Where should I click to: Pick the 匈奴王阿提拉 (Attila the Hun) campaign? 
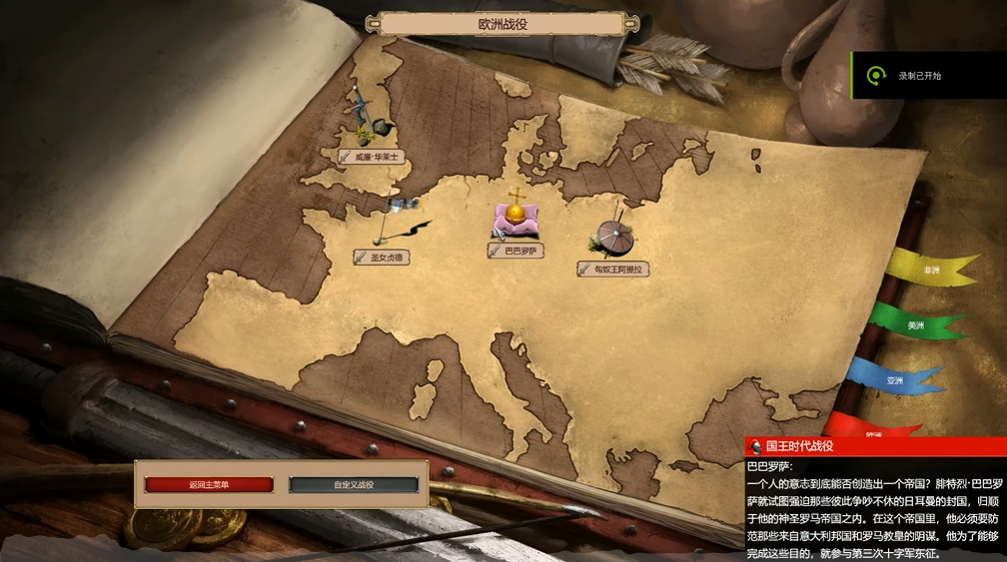(x=614, y=269)
